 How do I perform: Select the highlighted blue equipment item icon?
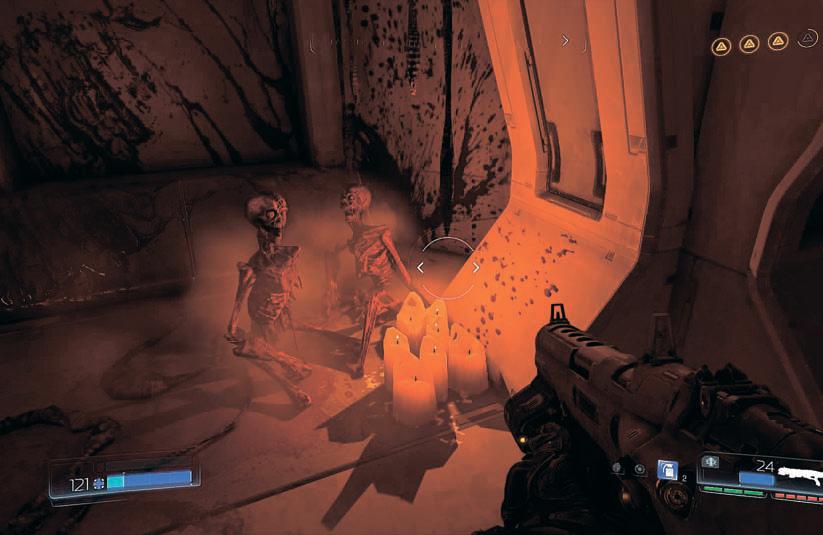pos(667,470)
